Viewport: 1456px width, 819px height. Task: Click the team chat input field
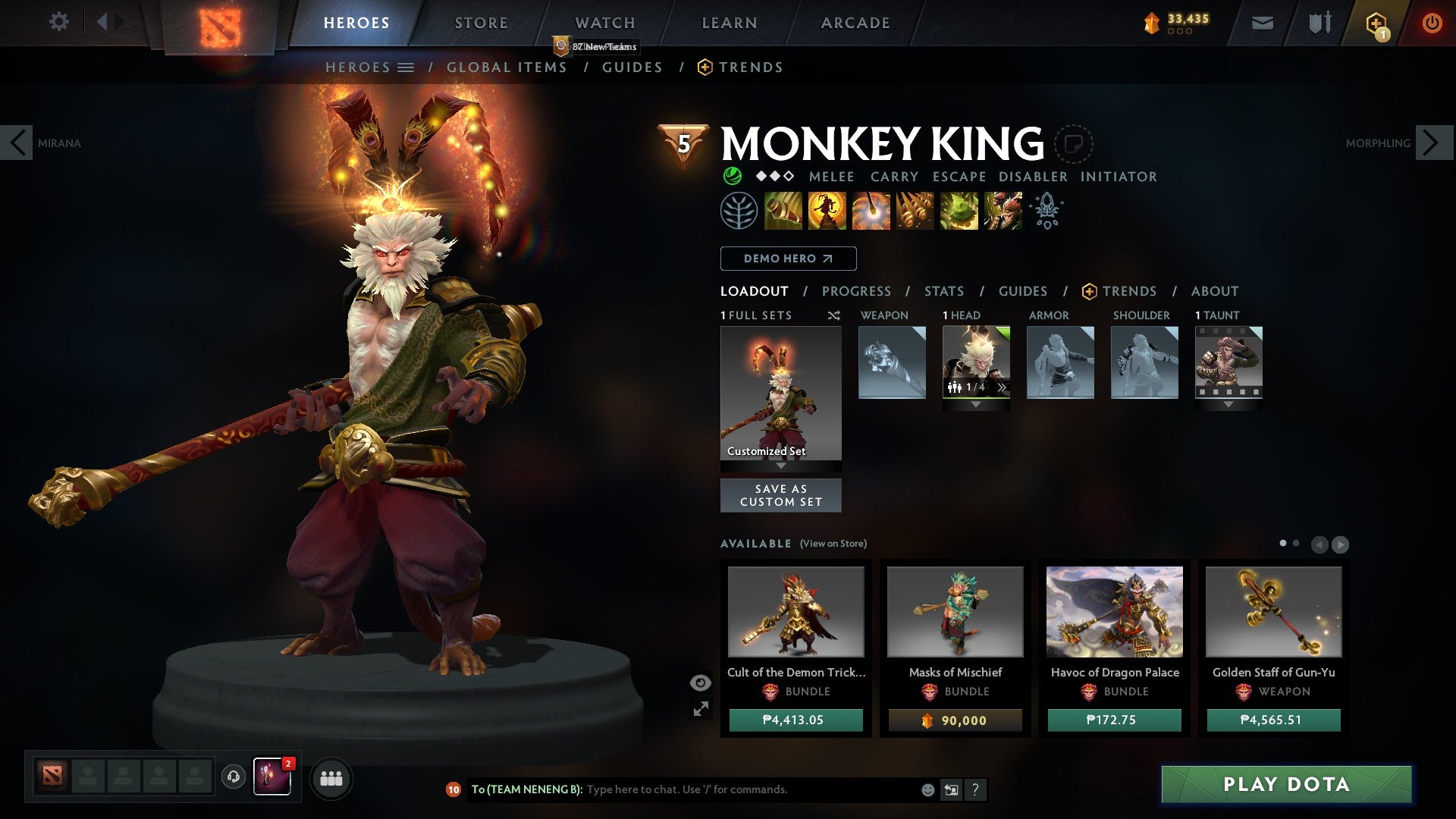tap(720, 789)
